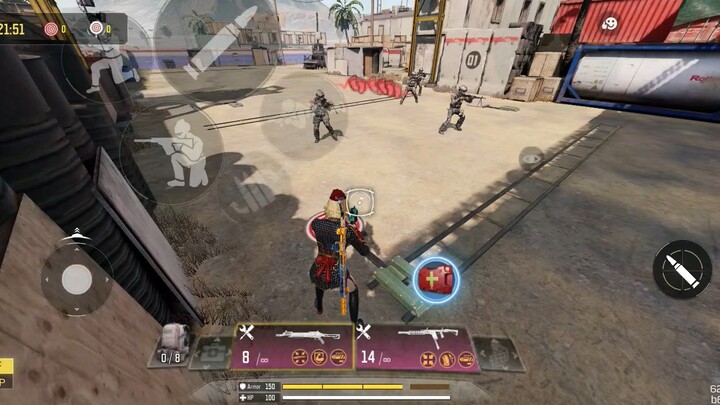Screen dimensions: 720x405
Task: Use the red medkit heal button
Action: click(x=435, y=278)
